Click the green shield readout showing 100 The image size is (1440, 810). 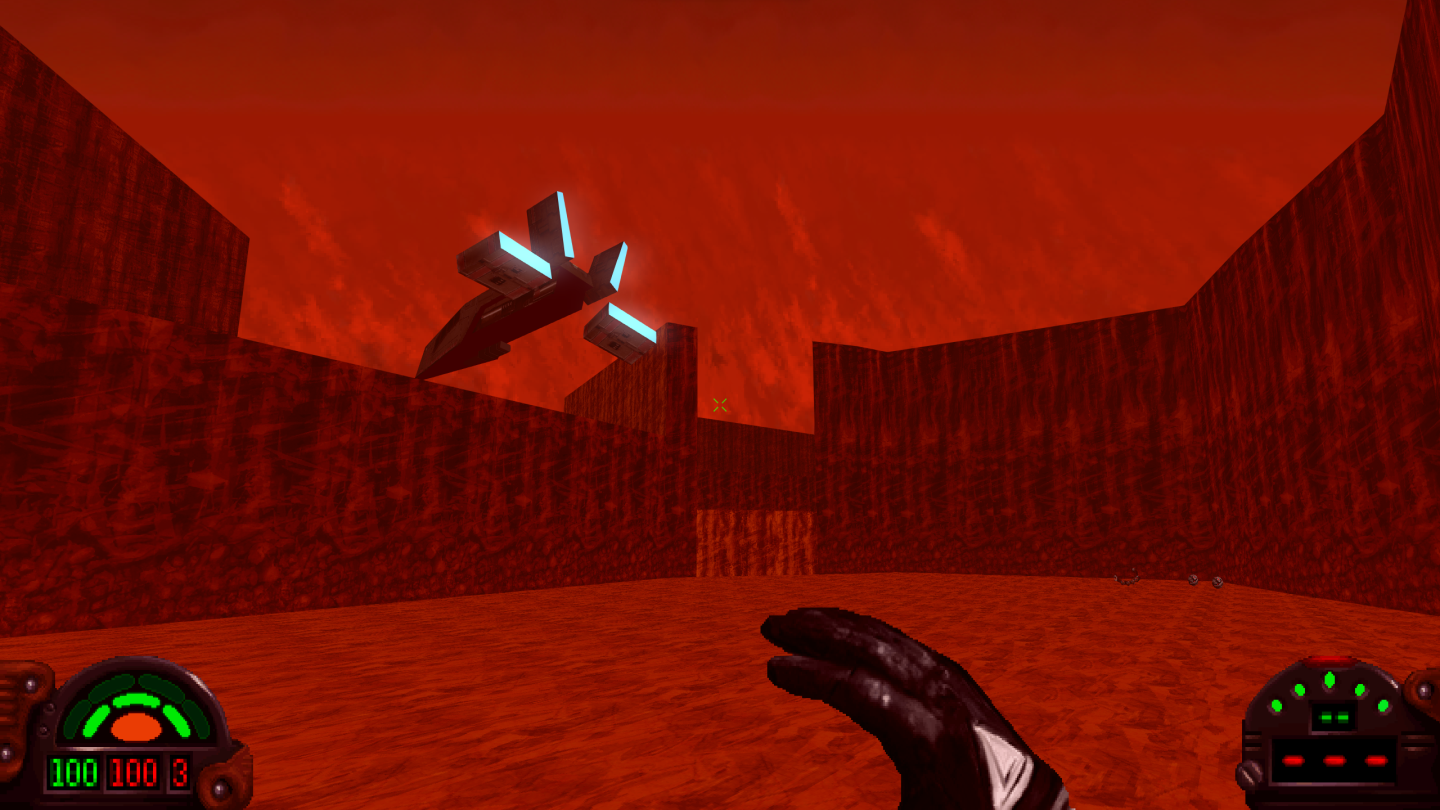click(x=75, y=772)
